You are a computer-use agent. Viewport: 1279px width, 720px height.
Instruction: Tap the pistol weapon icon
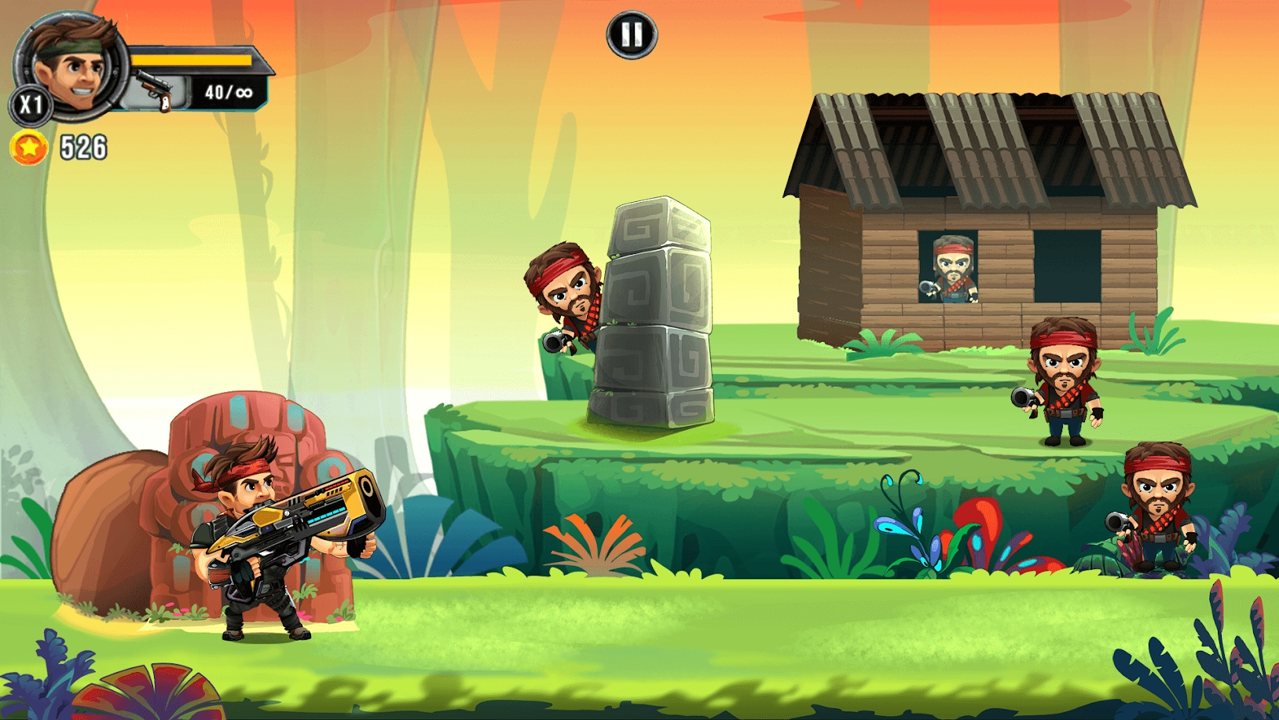pos(154,91)
